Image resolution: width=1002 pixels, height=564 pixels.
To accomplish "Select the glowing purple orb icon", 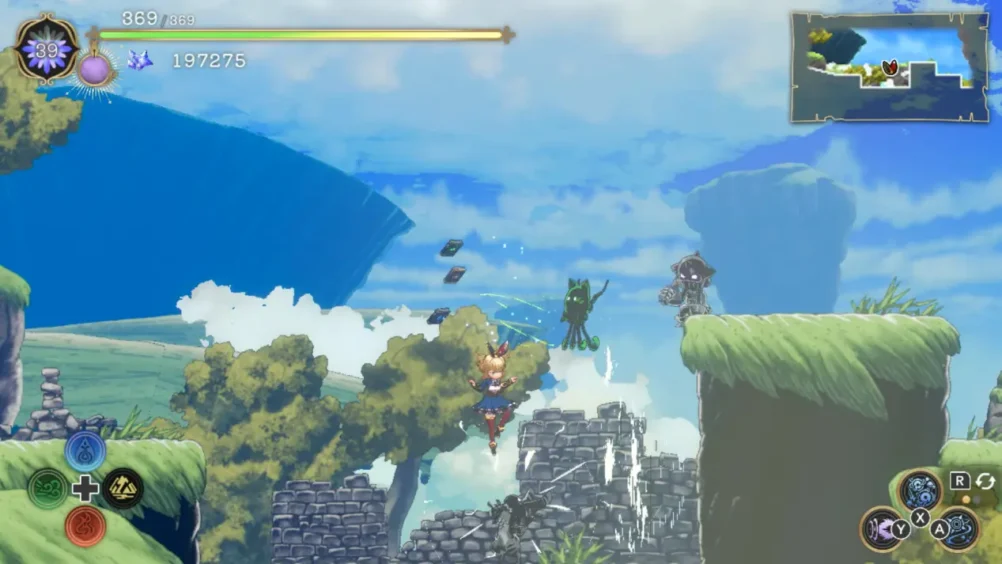I will (95, 70).
